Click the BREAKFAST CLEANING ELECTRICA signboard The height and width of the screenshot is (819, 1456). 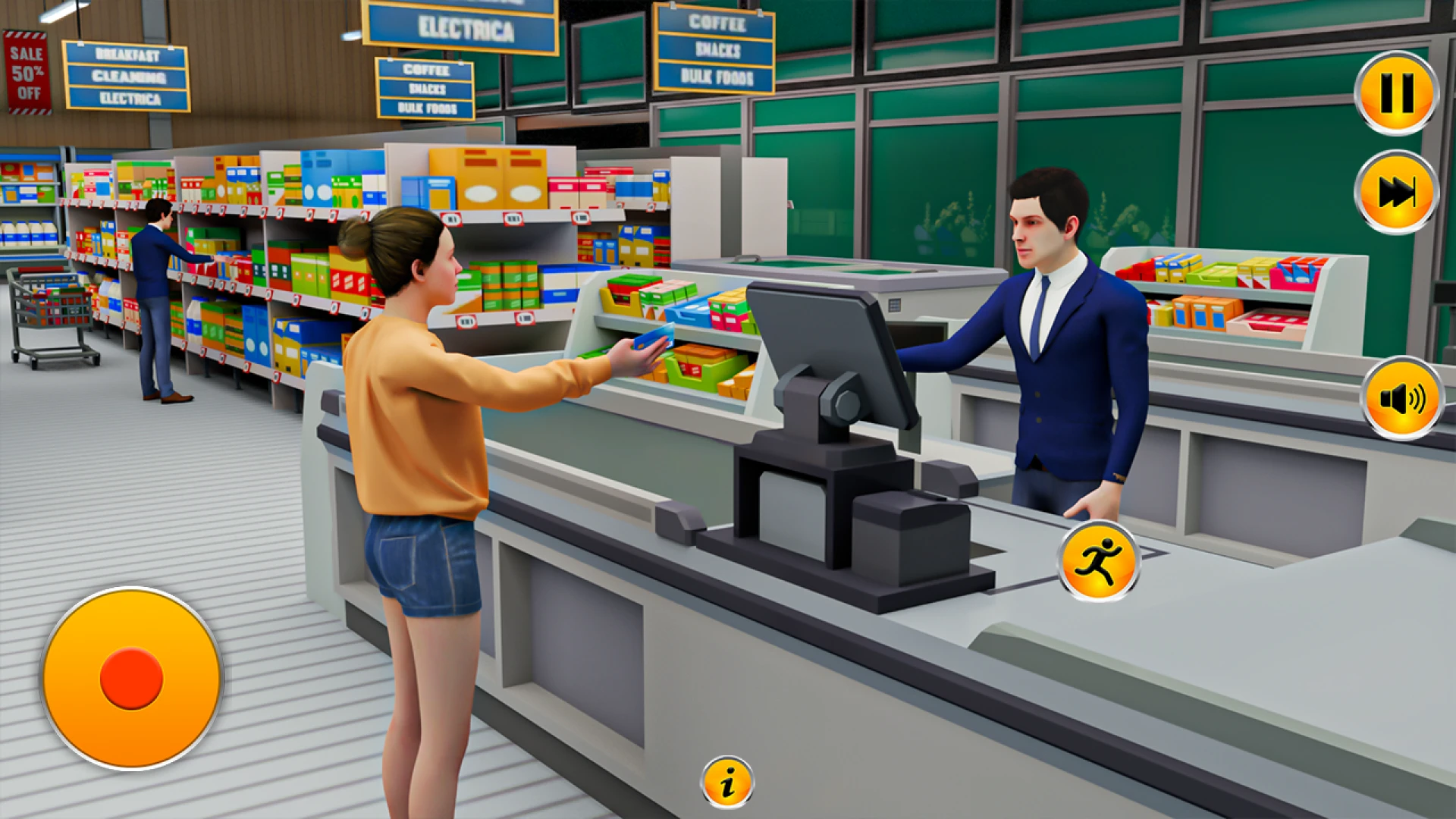(x=127, y=76)
